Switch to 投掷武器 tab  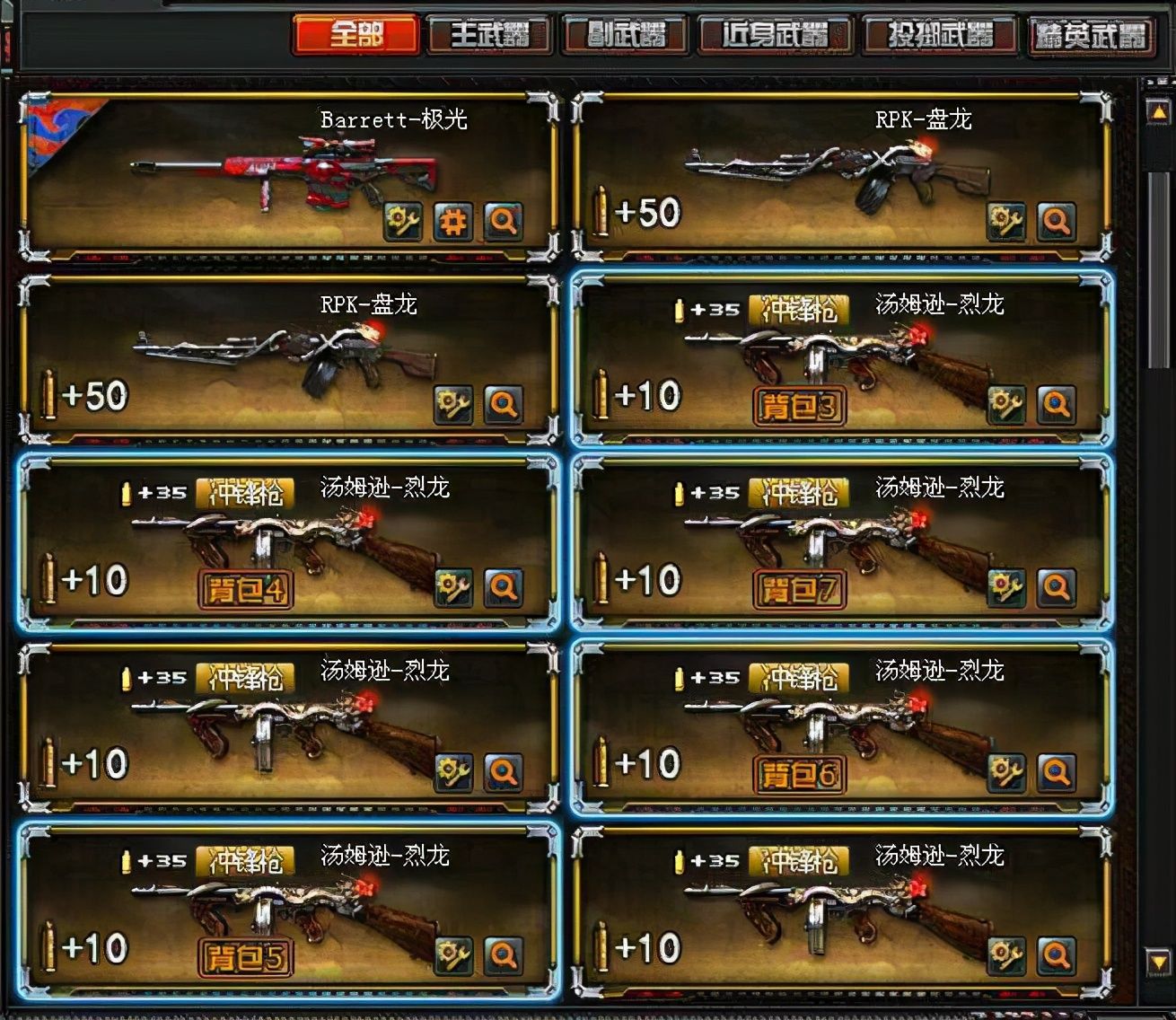tap(940, 36)
